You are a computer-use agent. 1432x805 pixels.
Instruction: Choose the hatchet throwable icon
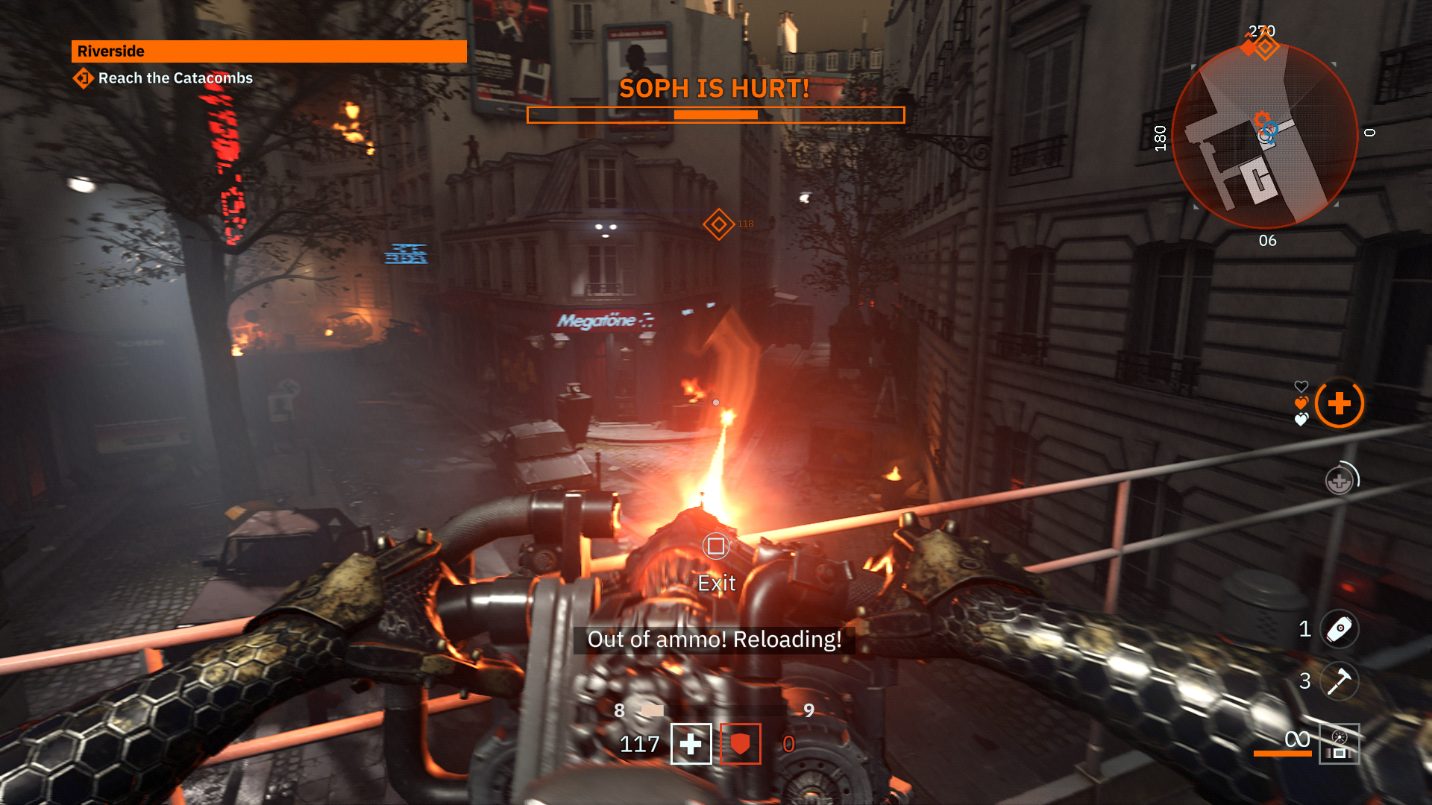1339,681
